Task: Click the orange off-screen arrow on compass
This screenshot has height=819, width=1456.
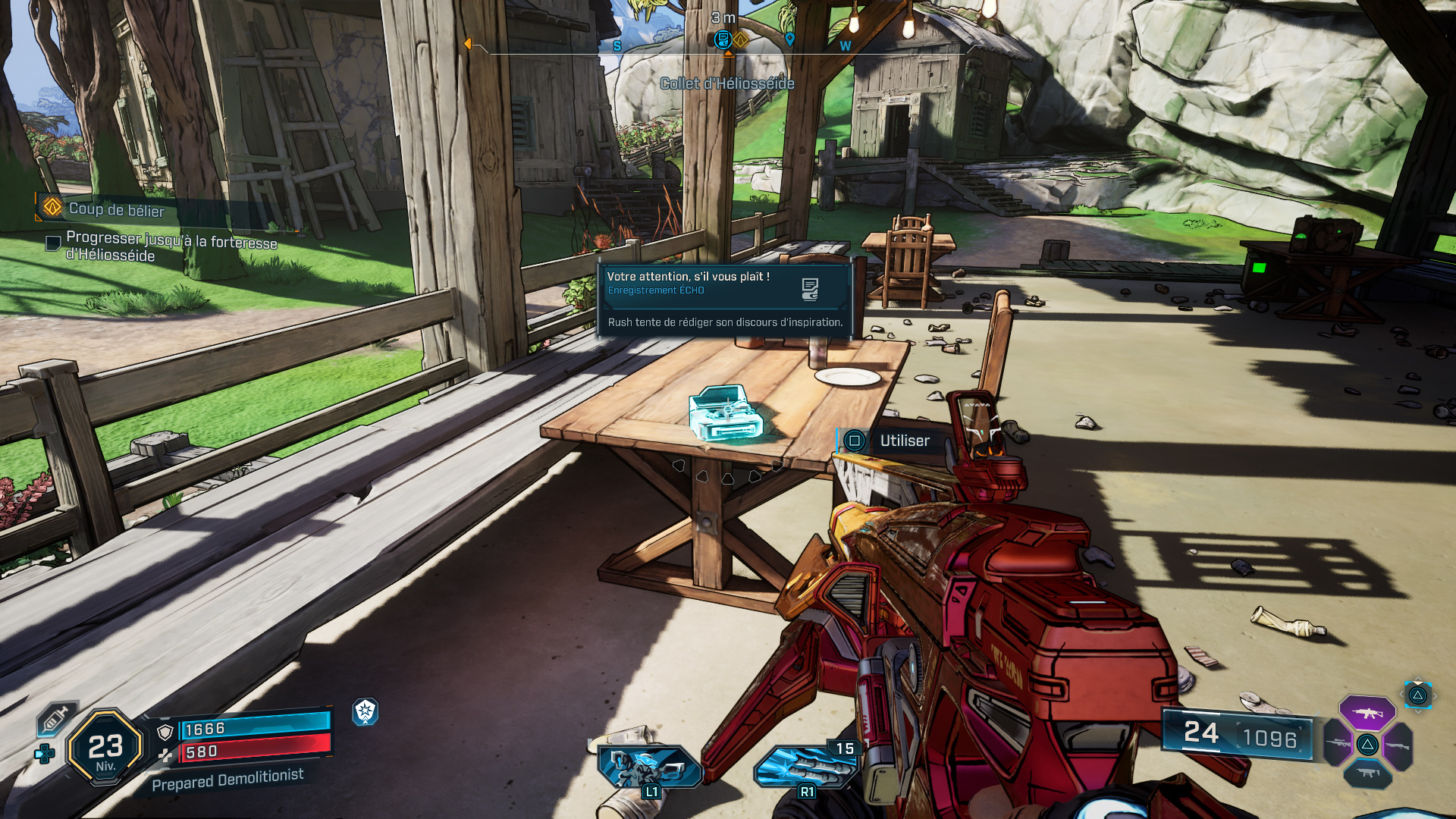Action: (x=468, y=44)
